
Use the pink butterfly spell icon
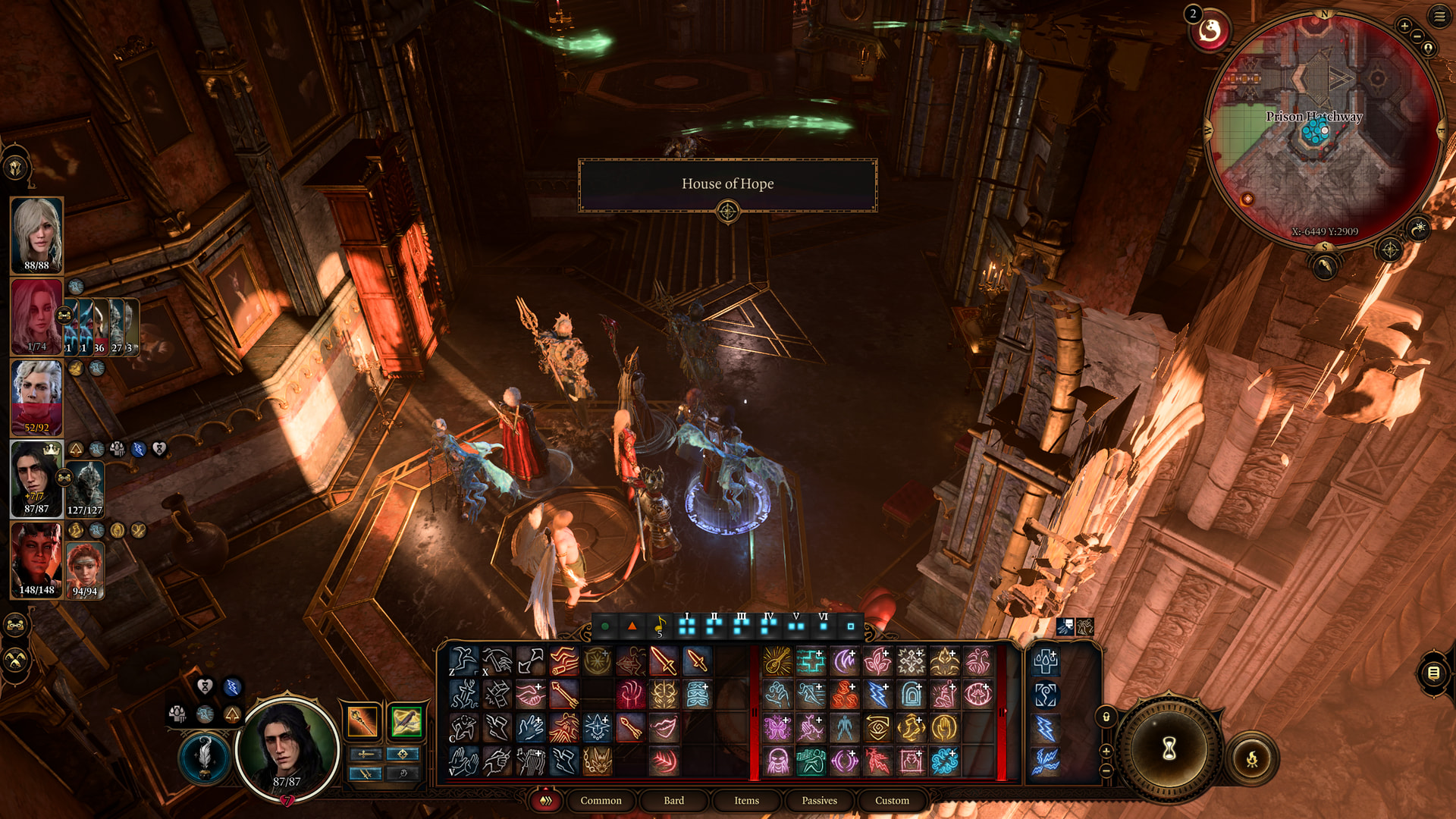[x=777, y=728]
